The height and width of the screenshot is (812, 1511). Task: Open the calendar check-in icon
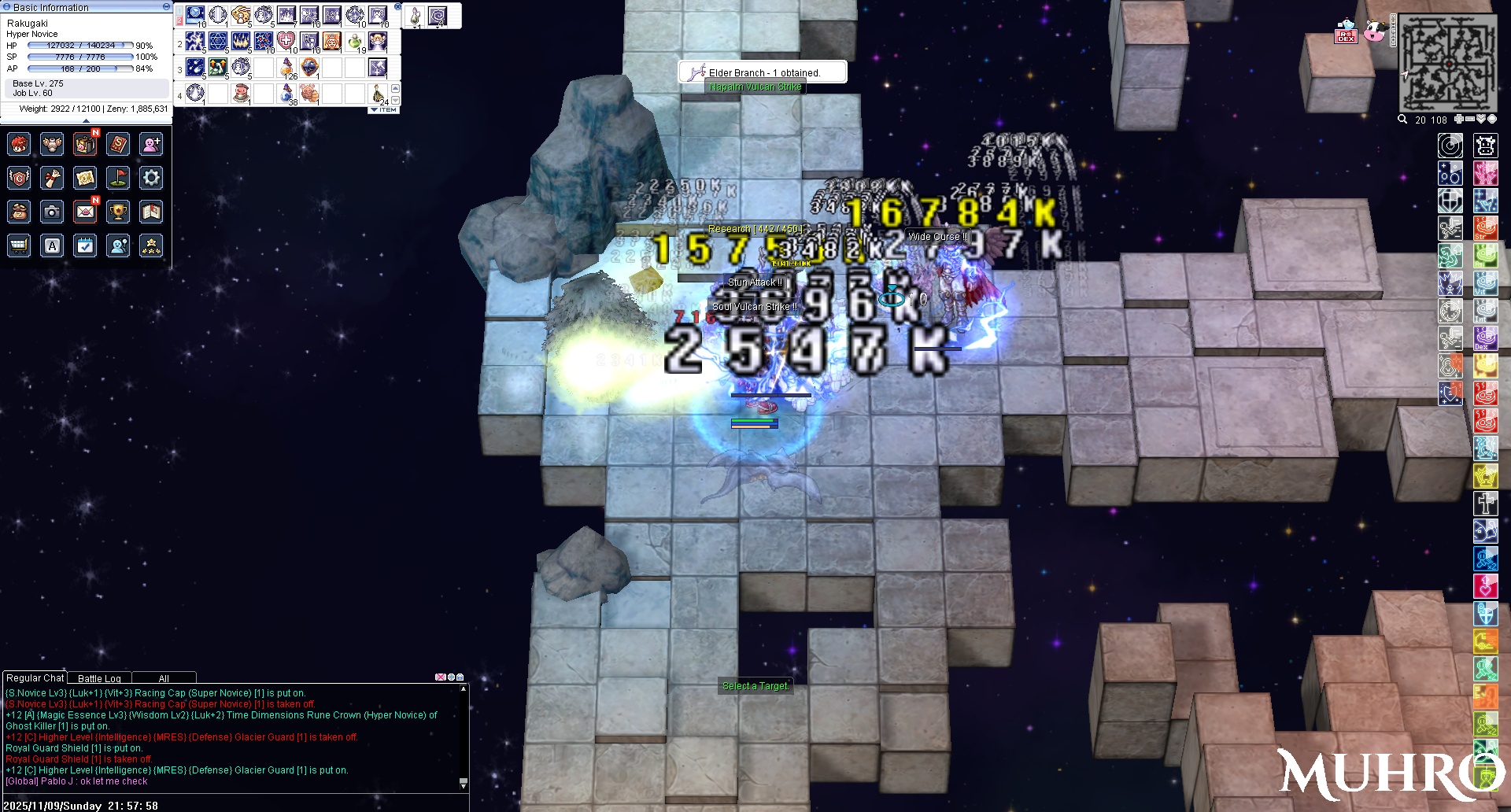click(x=85, y=245)
